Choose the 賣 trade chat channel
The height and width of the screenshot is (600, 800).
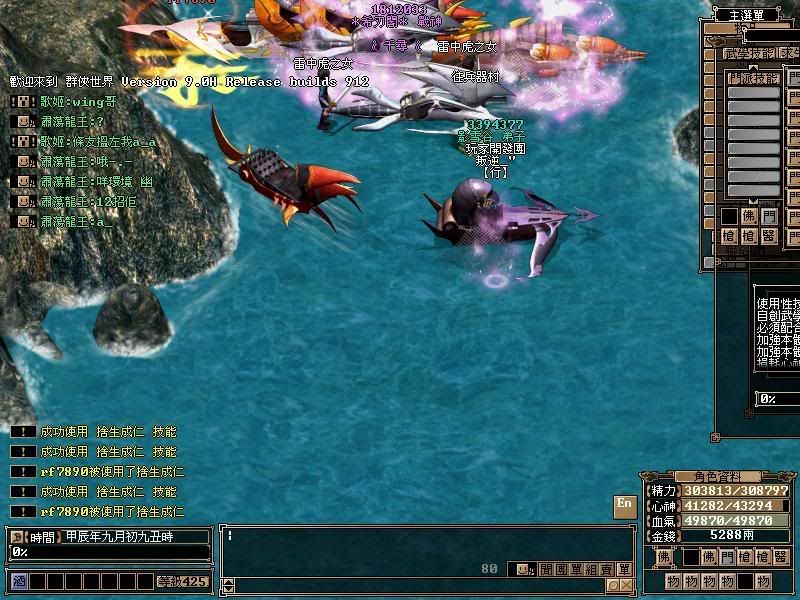click(608, 569)
